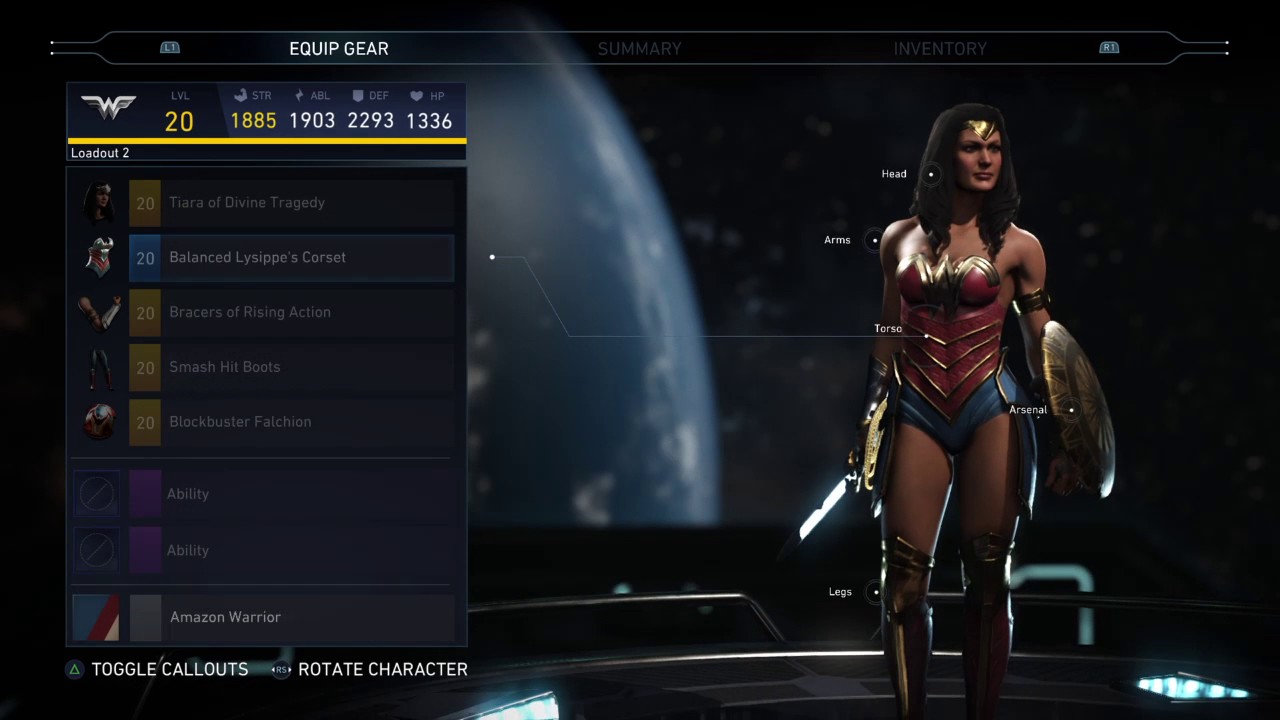Pick the Smash Hit Boots row
This screenshot has width=1280, height=720.
[290, 367]
